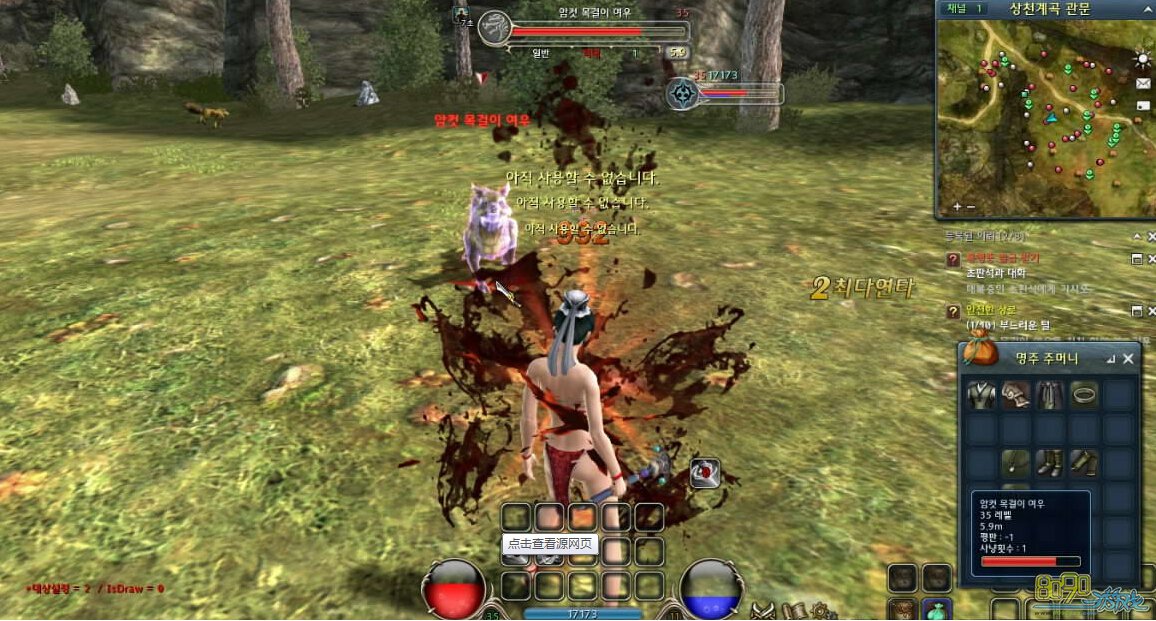1156x621 pixels.
Task: Click the minimap's zoom-out minus button
Action: tap(971, 207)
